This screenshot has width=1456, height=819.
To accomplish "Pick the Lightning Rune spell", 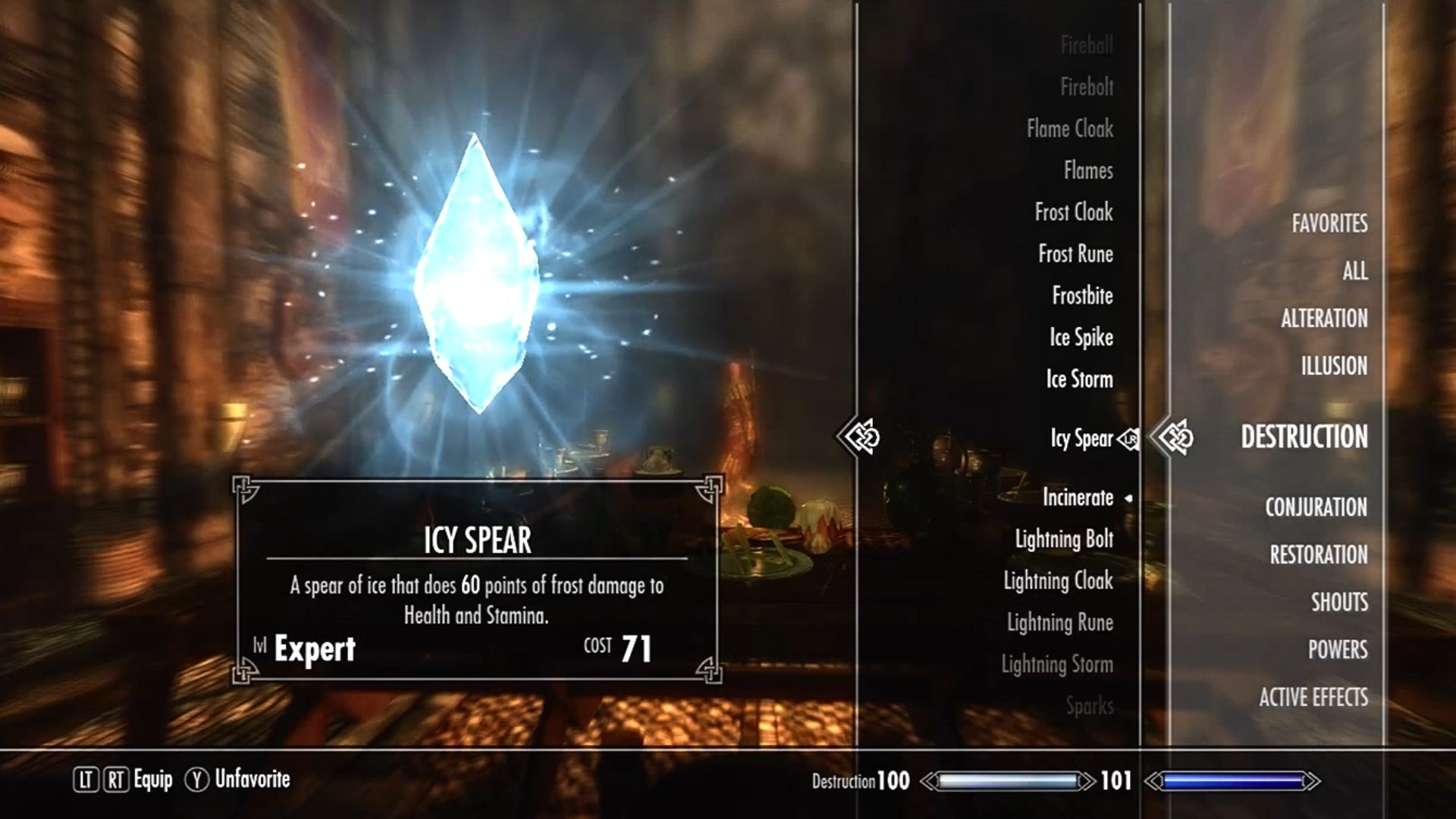I will point(1059,623).
